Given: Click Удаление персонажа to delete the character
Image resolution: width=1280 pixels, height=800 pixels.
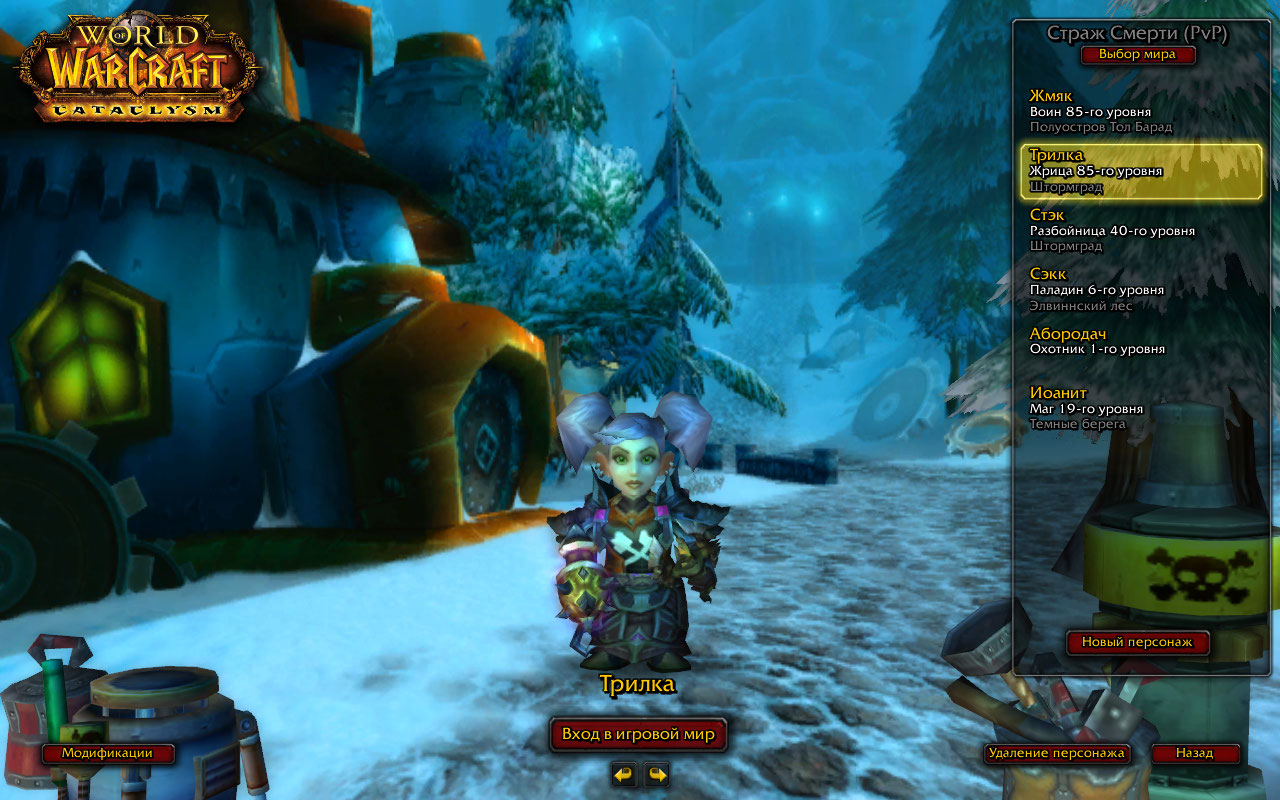Looking at the screenshot, I should [1056, 753].
